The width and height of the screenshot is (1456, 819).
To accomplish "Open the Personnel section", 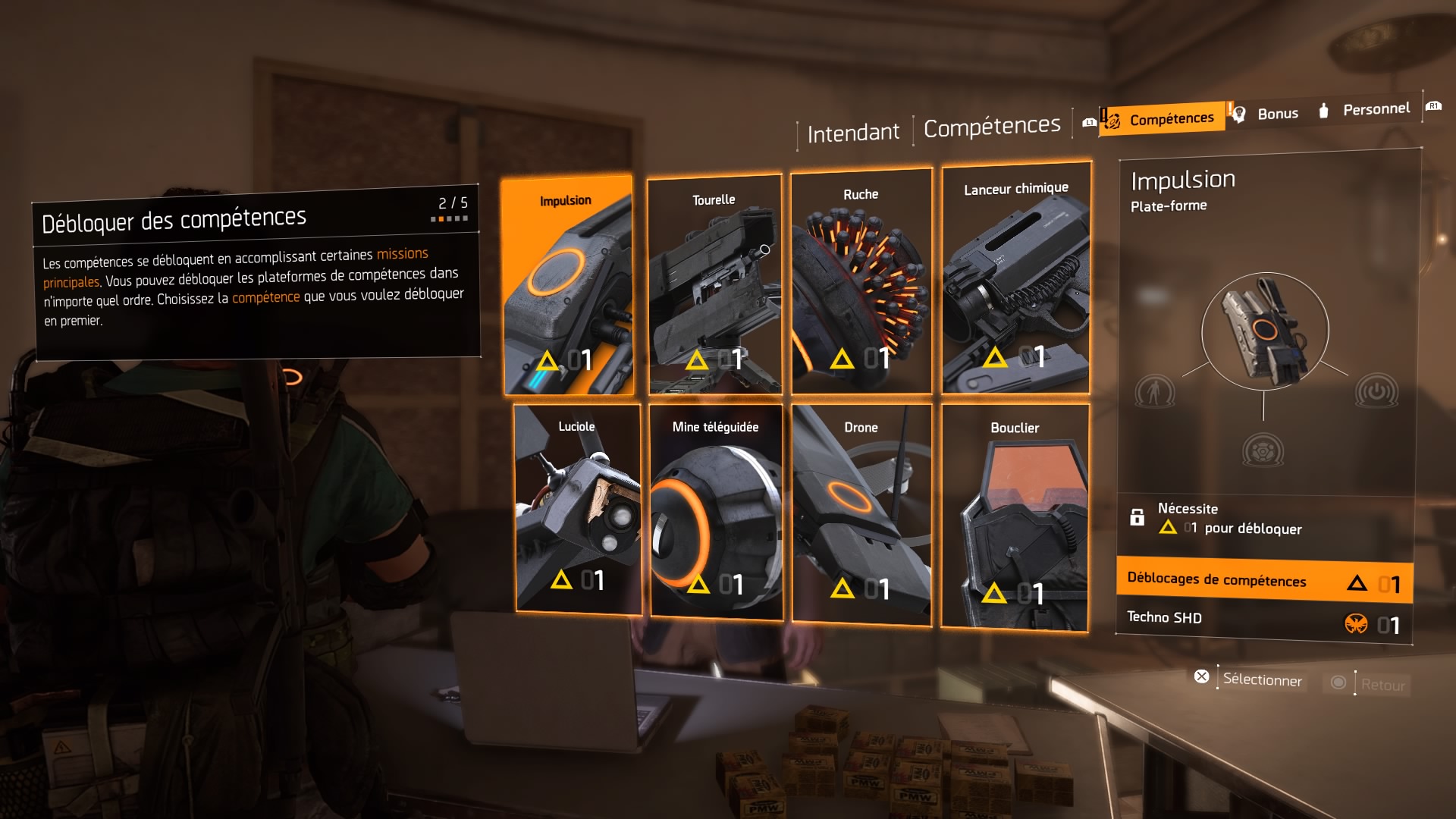I will 1376,108.
